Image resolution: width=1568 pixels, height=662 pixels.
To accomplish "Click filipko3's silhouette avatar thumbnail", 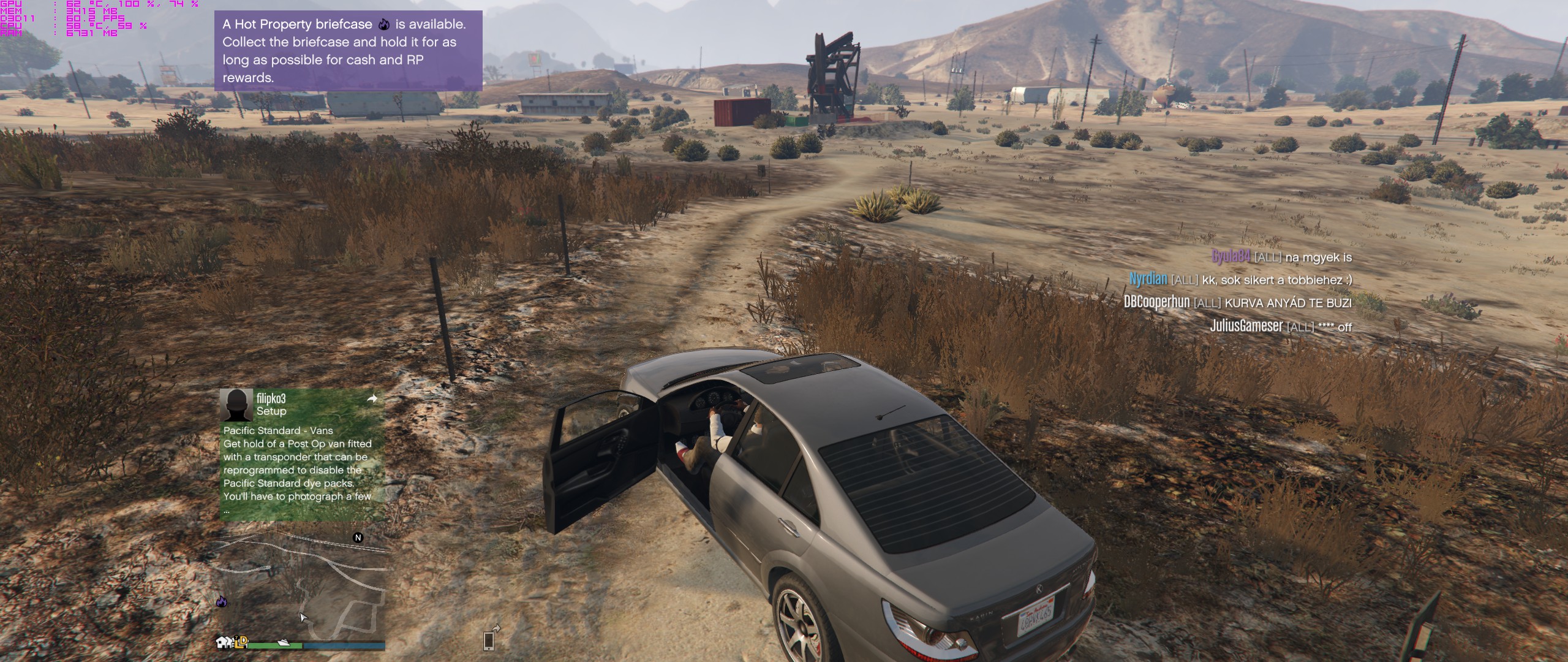I will (x=236, y=405).
